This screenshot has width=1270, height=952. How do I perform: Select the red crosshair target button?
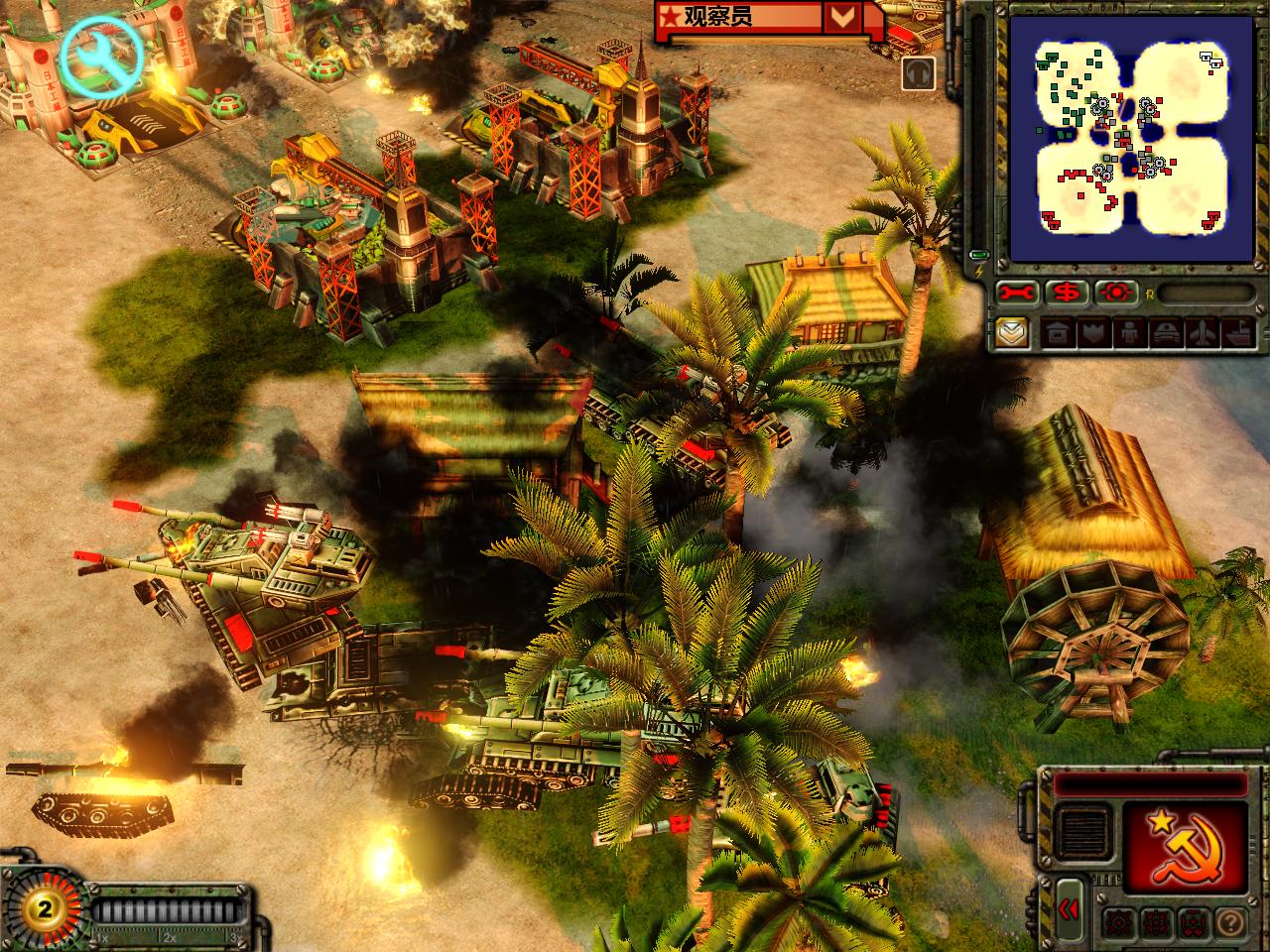tap(1116, 293)
